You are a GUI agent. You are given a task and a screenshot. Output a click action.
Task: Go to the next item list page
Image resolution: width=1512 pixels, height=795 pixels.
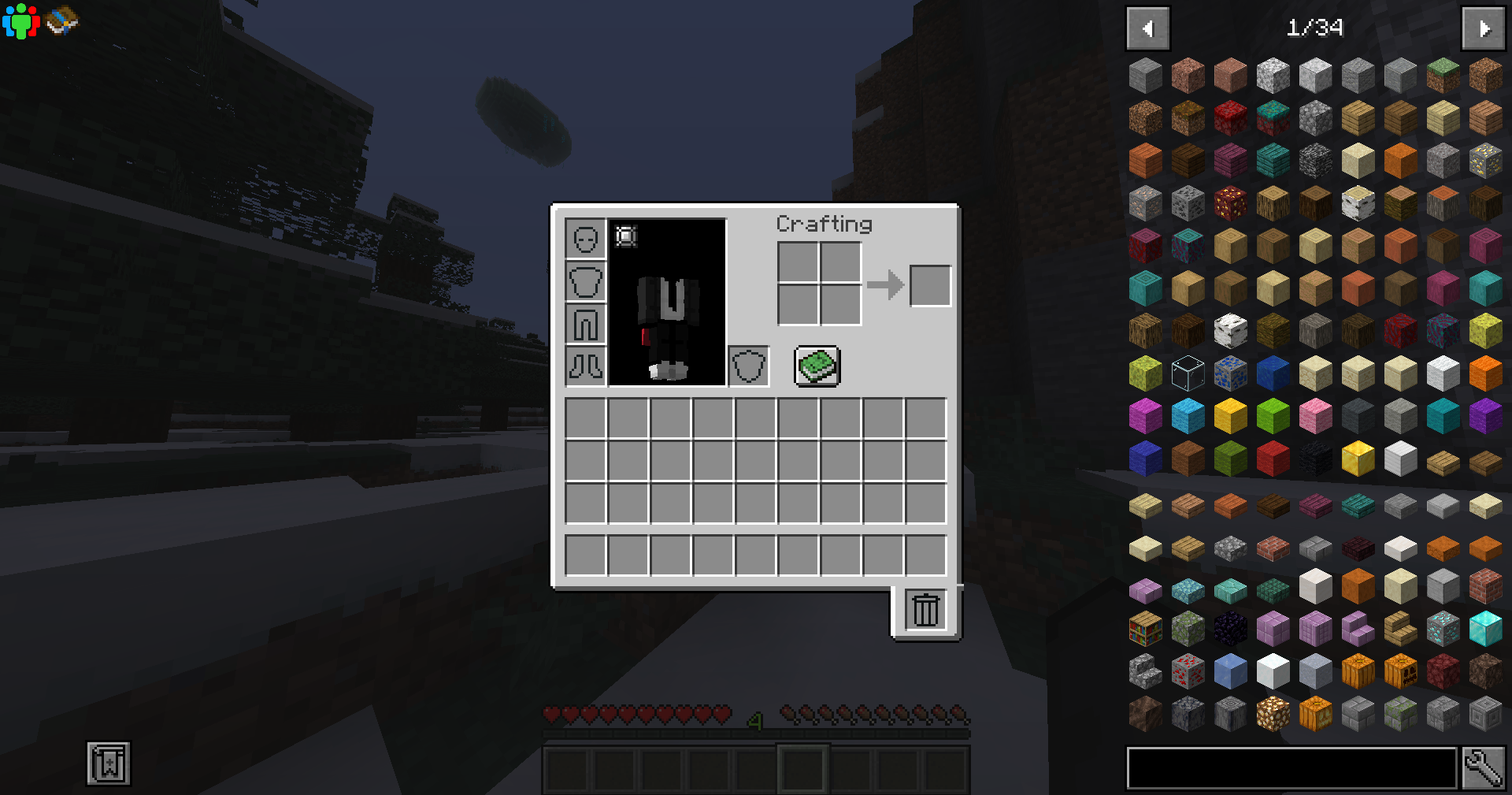1482,28
